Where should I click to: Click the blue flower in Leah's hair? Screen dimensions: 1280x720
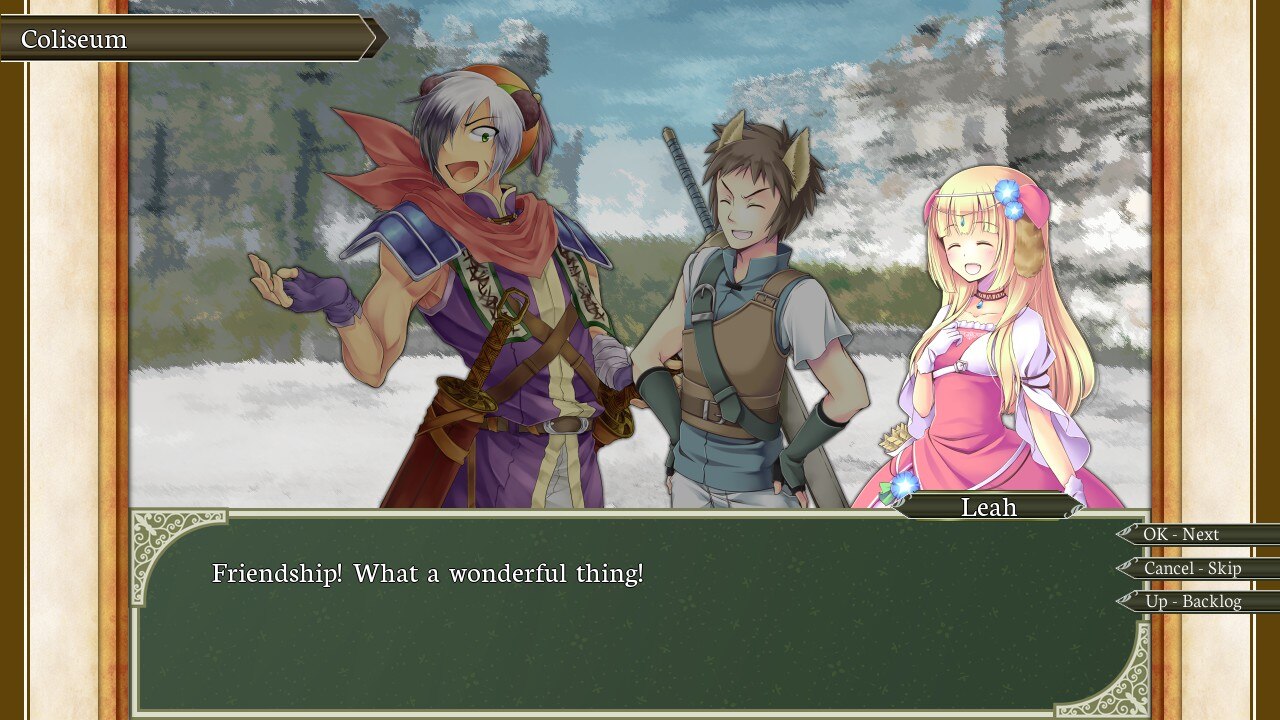(1004, 190)
